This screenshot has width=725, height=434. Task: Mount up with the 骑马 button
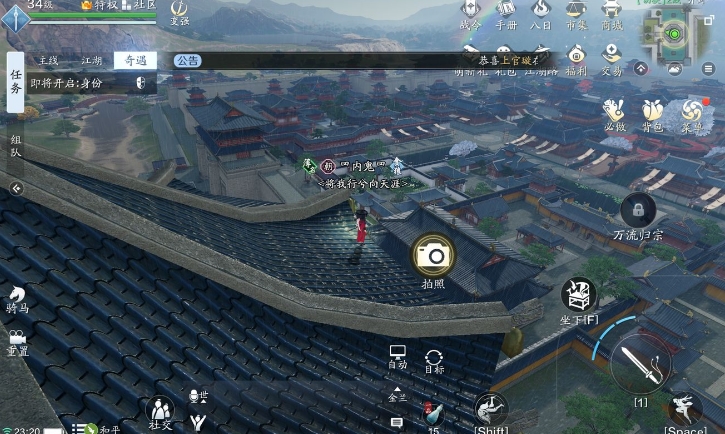coord(17,298)
